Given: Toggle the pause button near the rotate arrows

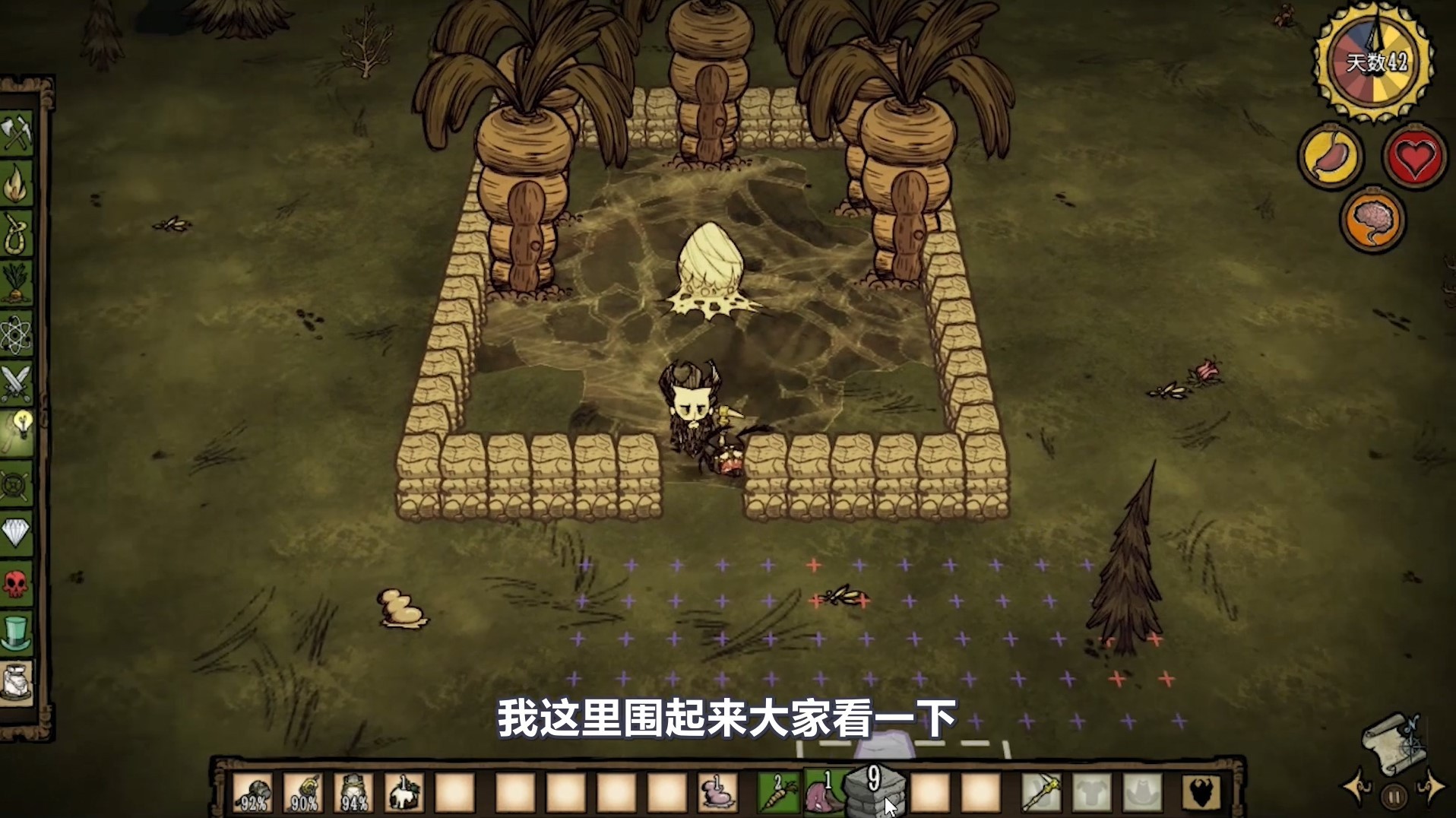Looking at the screenshot, I should pyautogui.click(x=1394, y=796).
